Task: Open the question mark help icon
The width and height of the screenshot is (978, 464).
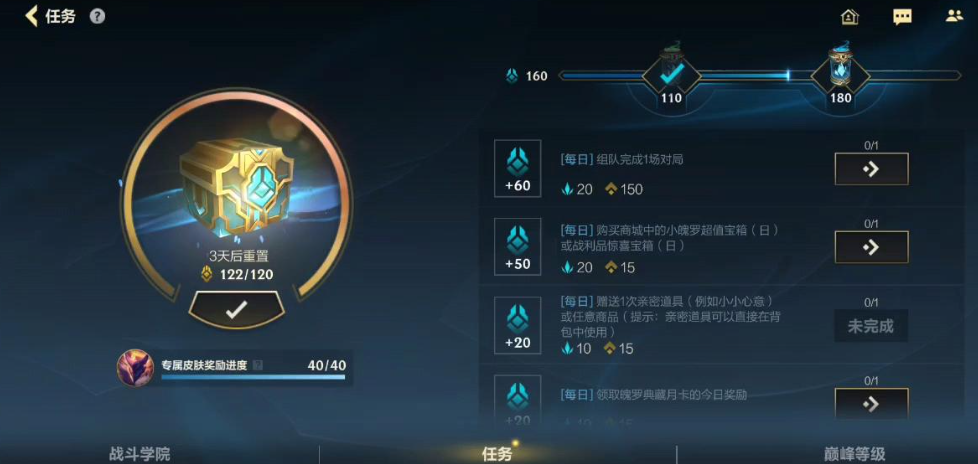Action: pyautogui.click(x=97, y=16)
